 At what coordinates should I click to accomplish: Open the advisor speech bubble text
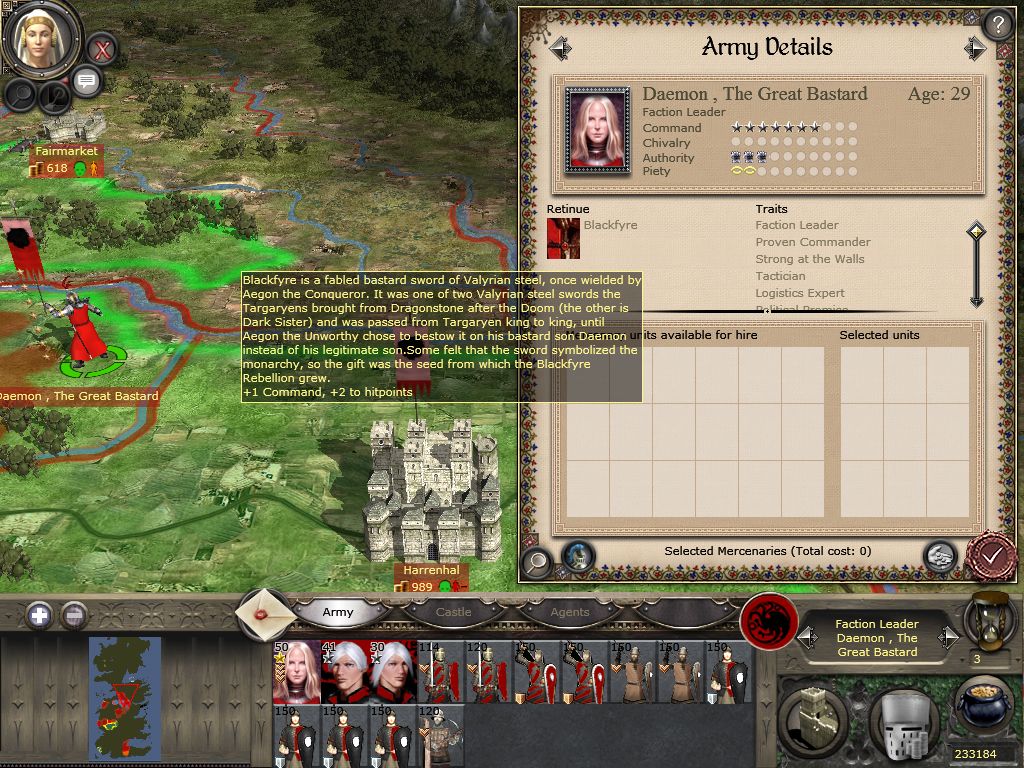[86, 82]
